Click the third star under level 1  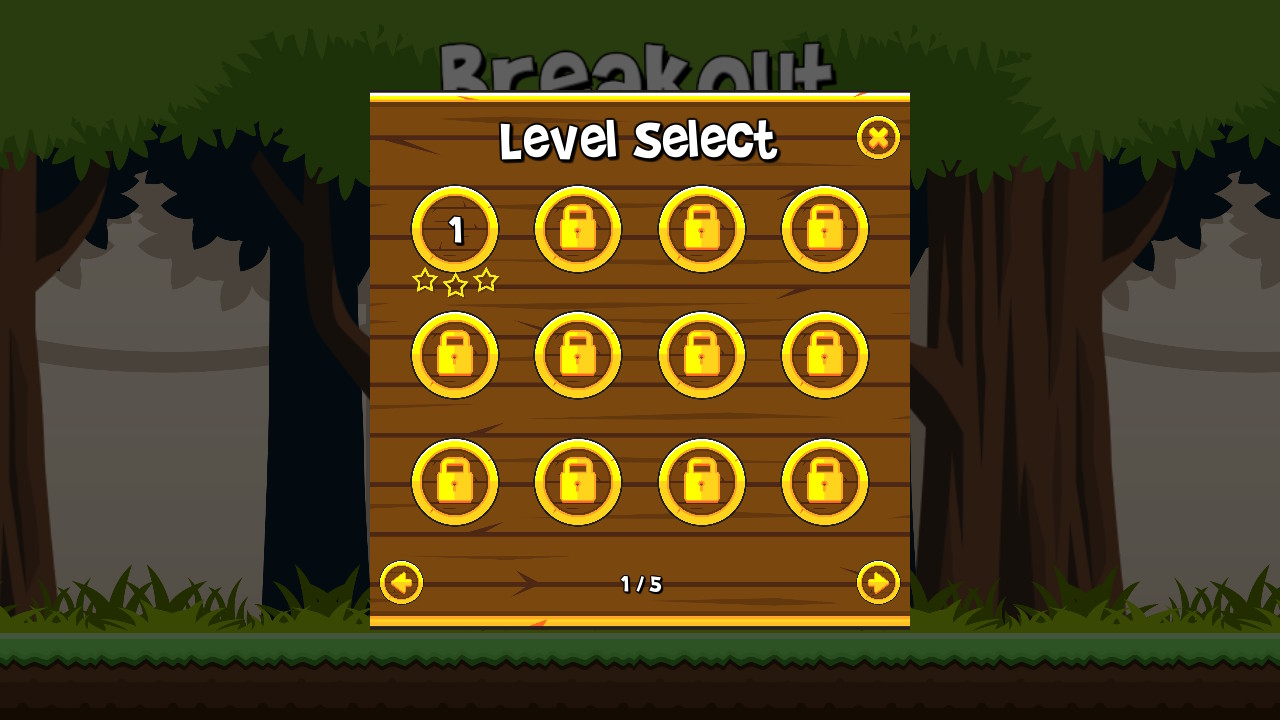pyautogui.click(x=487, y=281)
